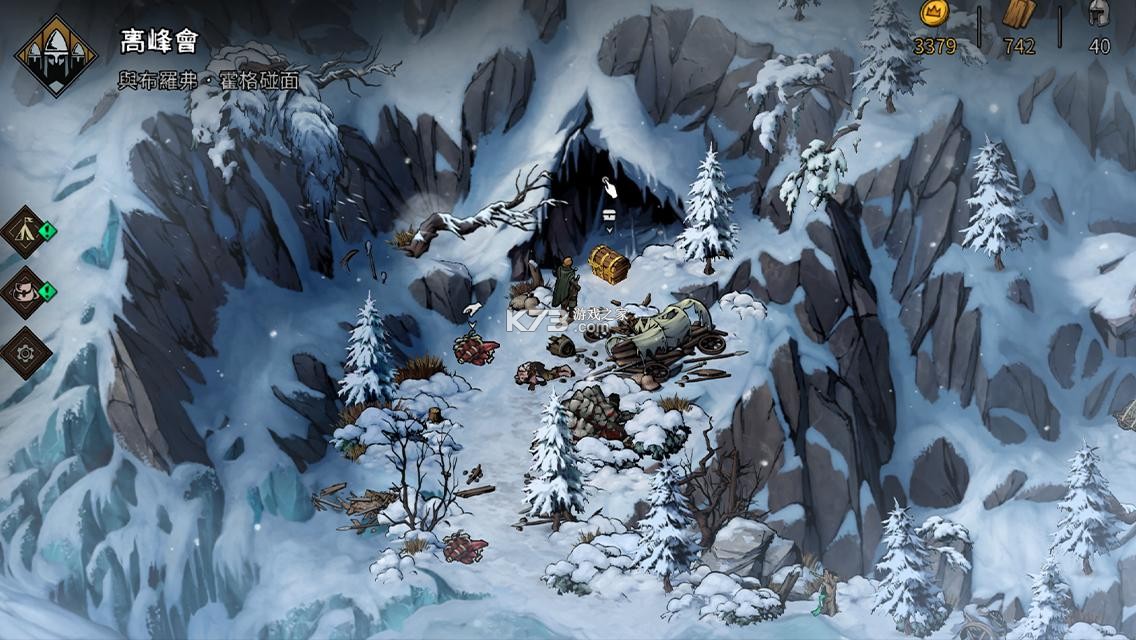Viewport: 1136px width, 640px height.
Task: Open the camp tent icon
Action: point(26,232)
